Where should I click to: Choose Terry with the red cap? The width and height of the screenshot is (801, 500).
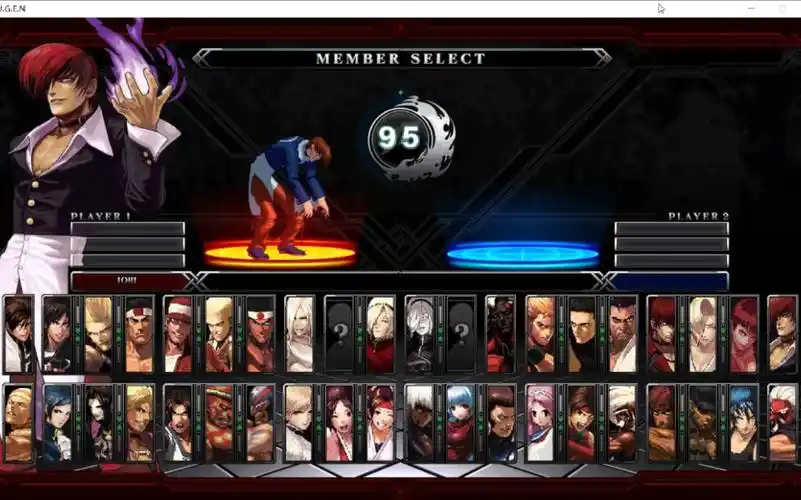click(179, 334)
